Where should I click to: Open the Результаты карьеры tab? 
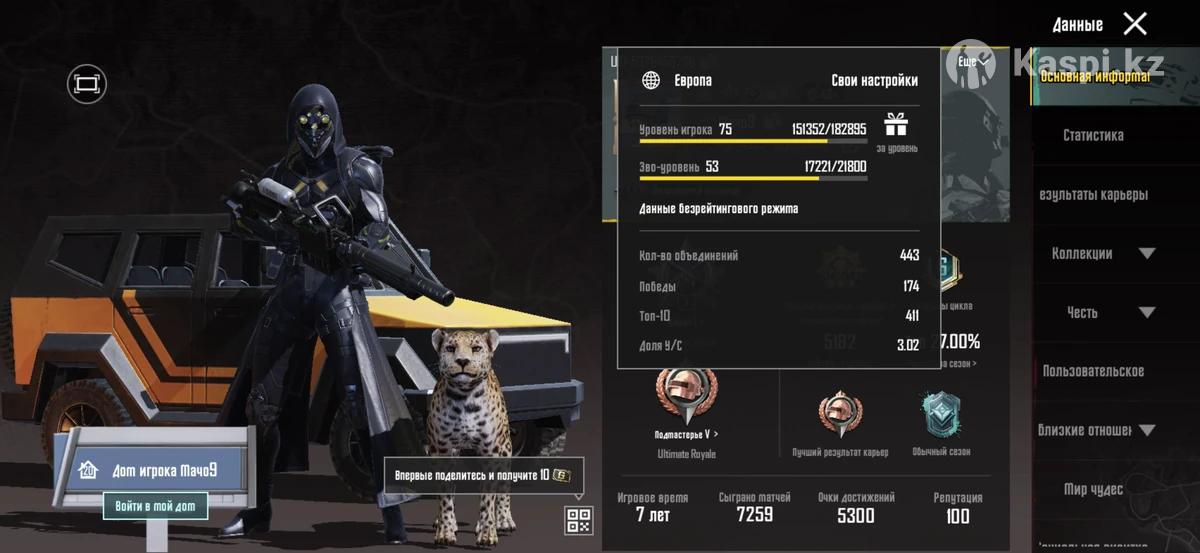(1094, 194)
